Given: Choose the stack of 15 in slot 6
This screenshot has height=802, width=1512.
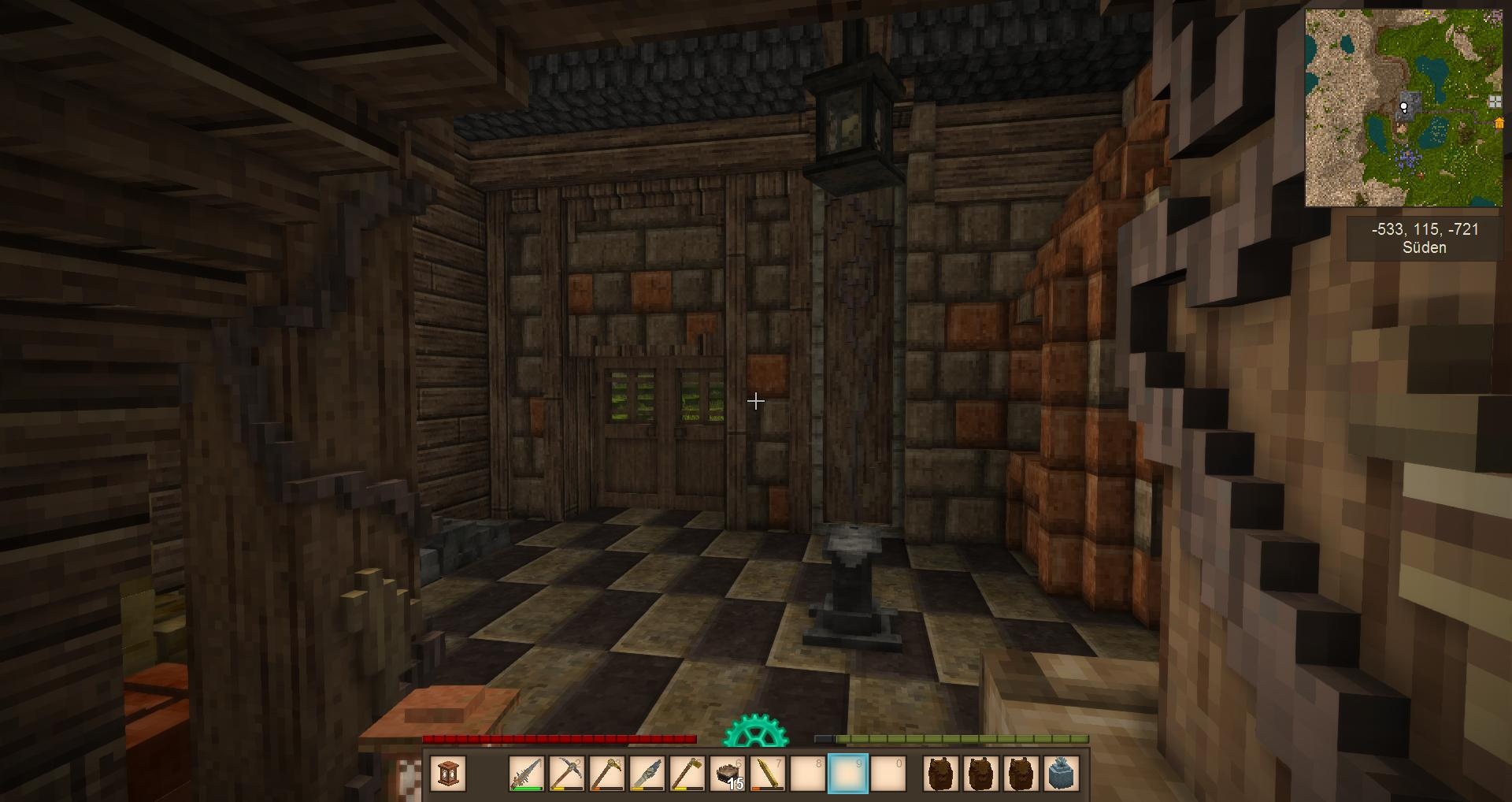Looking at the screenshot, I should [x=728, y=774].
